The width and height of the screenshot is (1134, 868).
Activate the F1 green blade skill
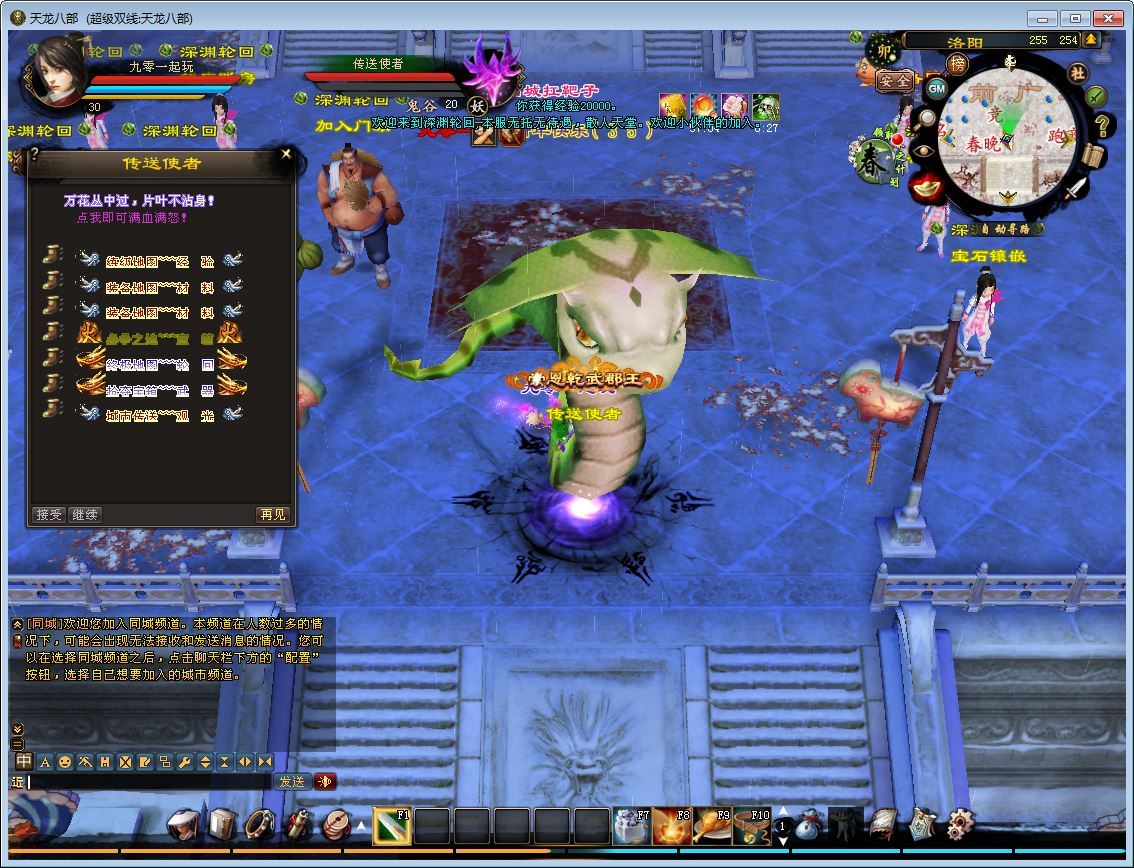[x=392, y=826]
